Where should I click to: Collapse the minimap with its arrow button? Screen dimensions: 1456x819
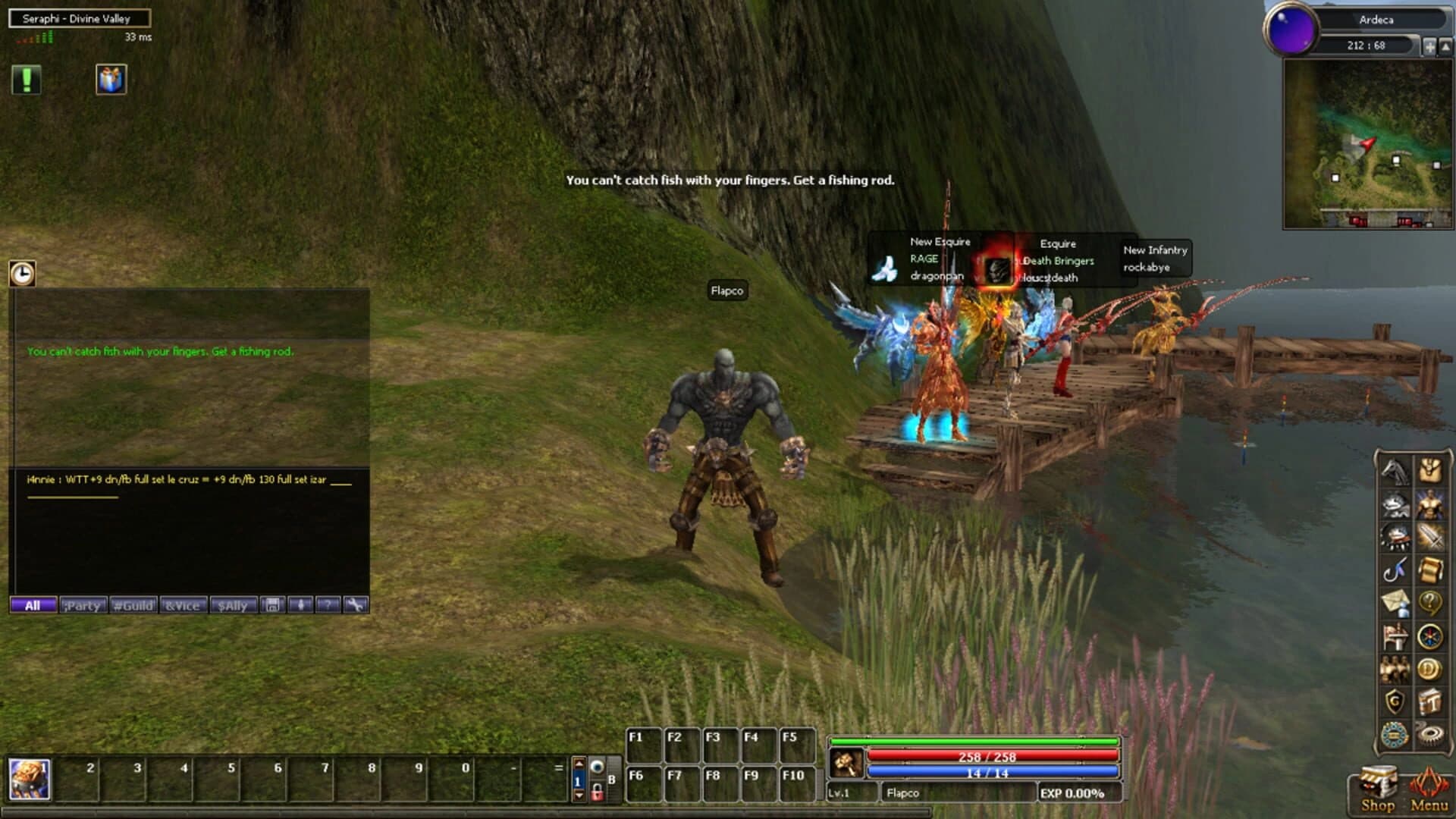[x=1445, y=46]
